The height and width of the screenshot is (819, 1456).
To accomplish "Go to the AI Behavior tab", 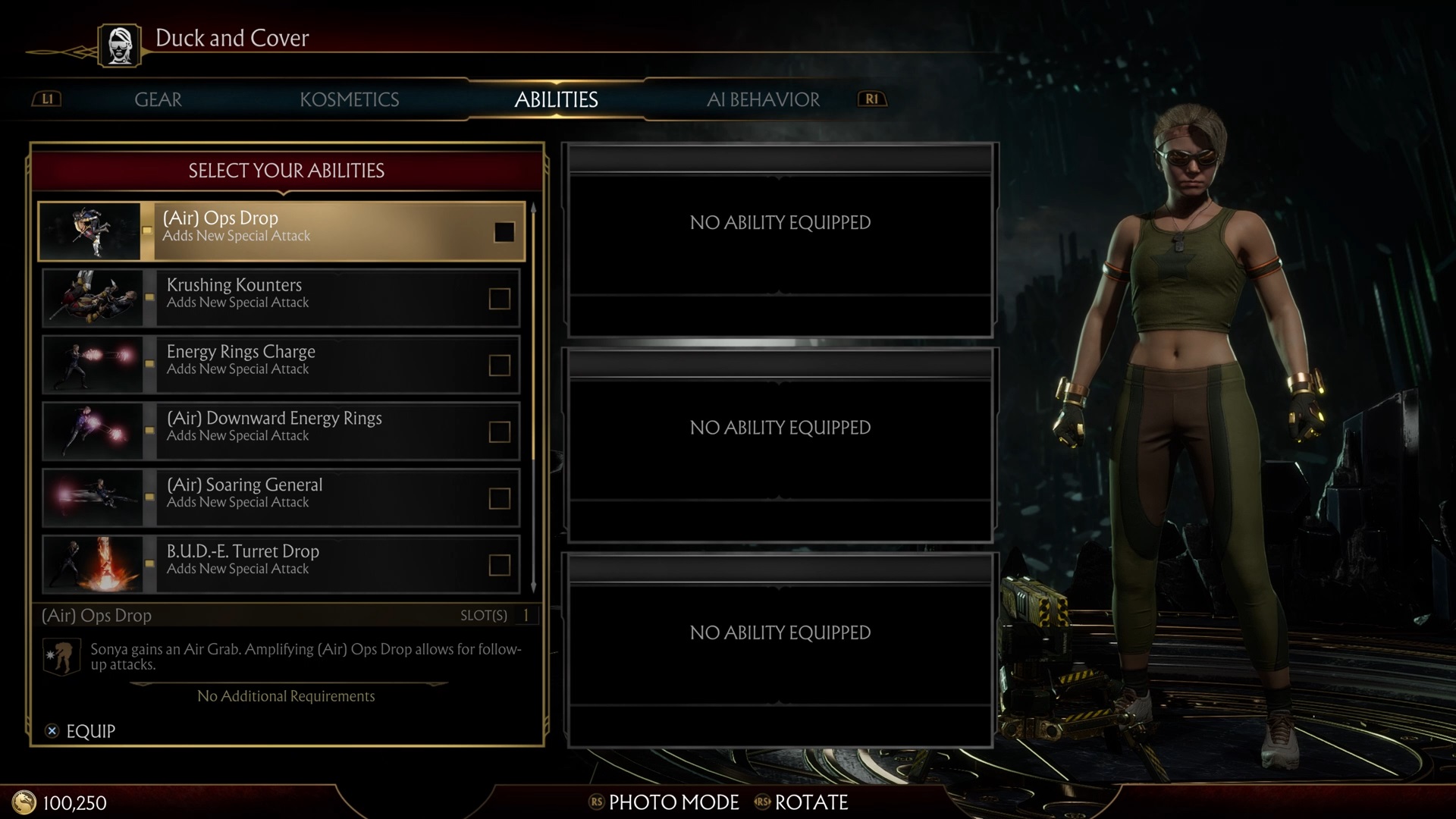I will [x=763, y=99].
